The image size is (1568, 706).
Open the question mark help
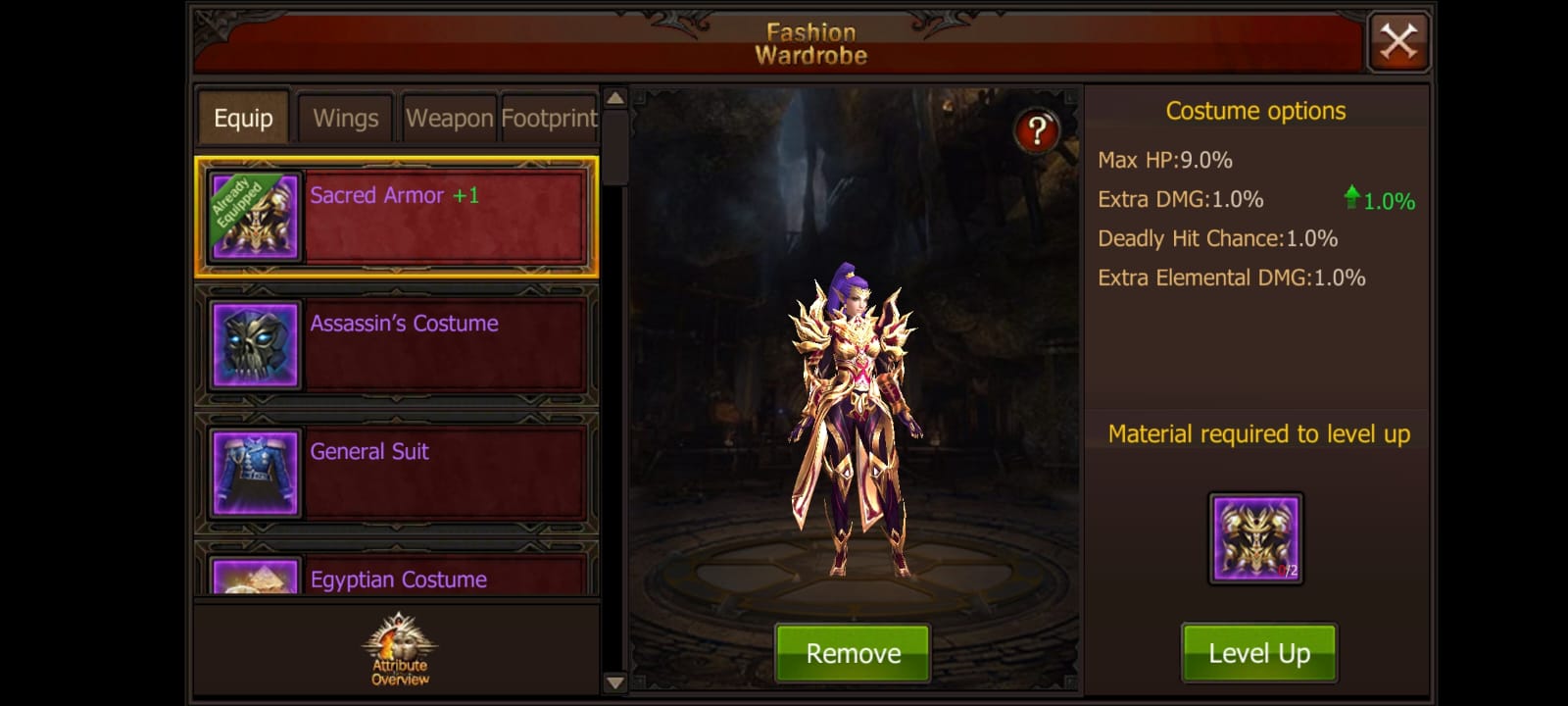tap(1037, 130)
